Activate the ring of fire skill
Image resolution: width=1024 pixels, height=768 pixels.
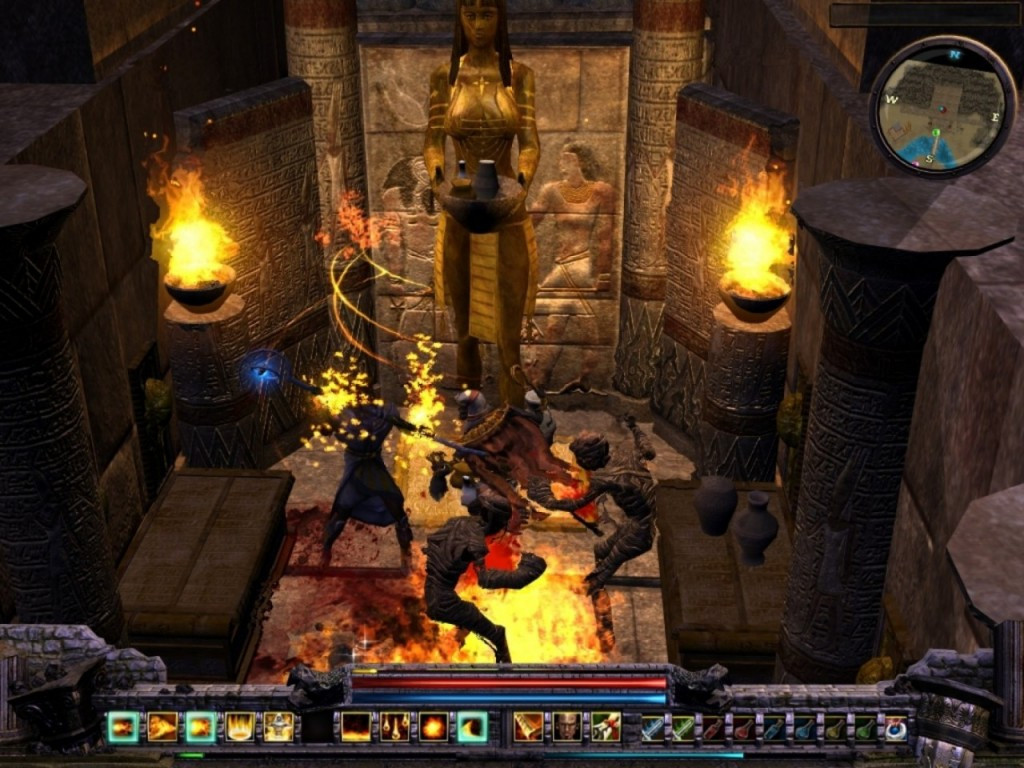coord(240,727)
